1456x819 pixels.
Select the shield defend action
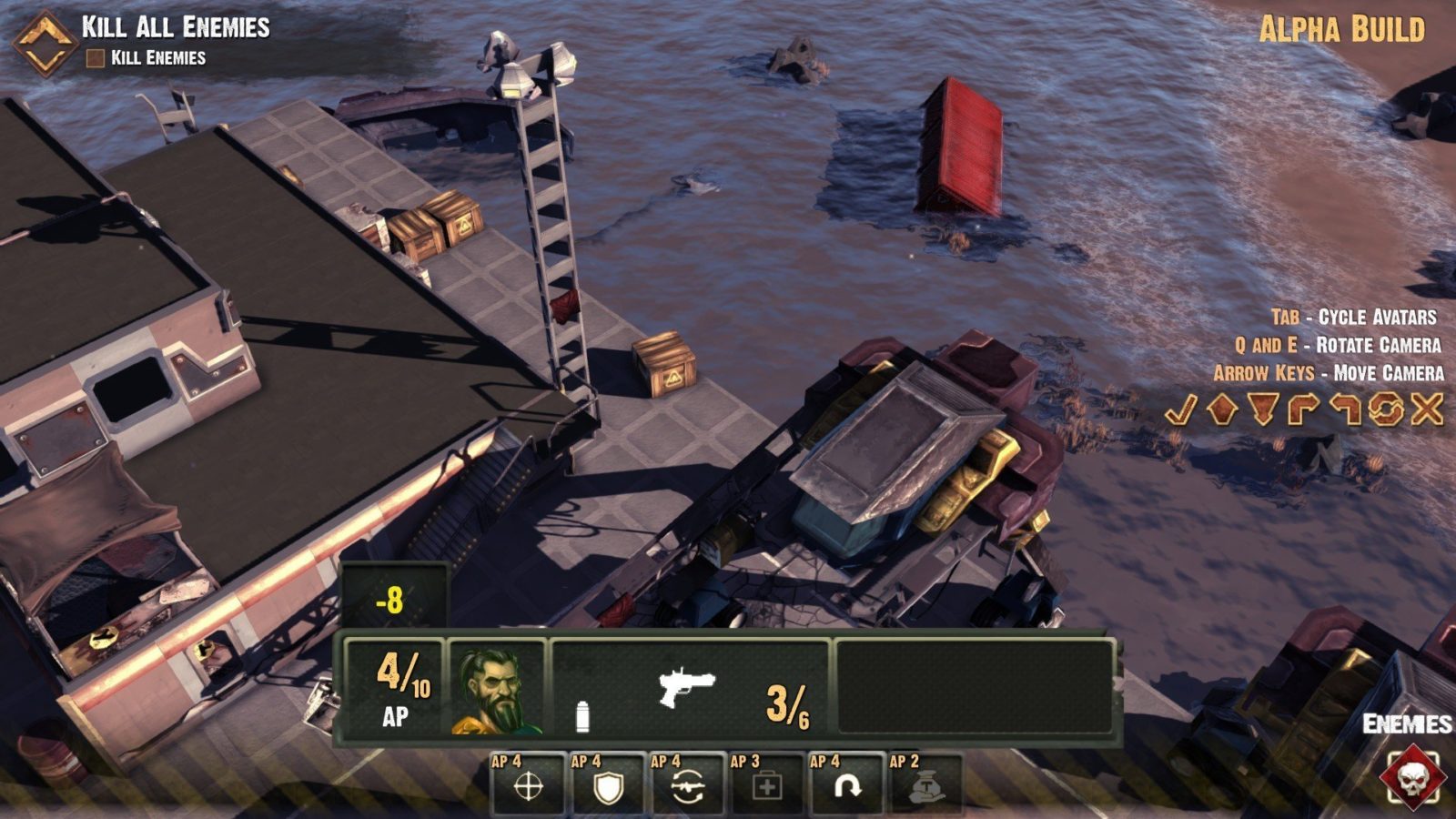click(608, 785)
